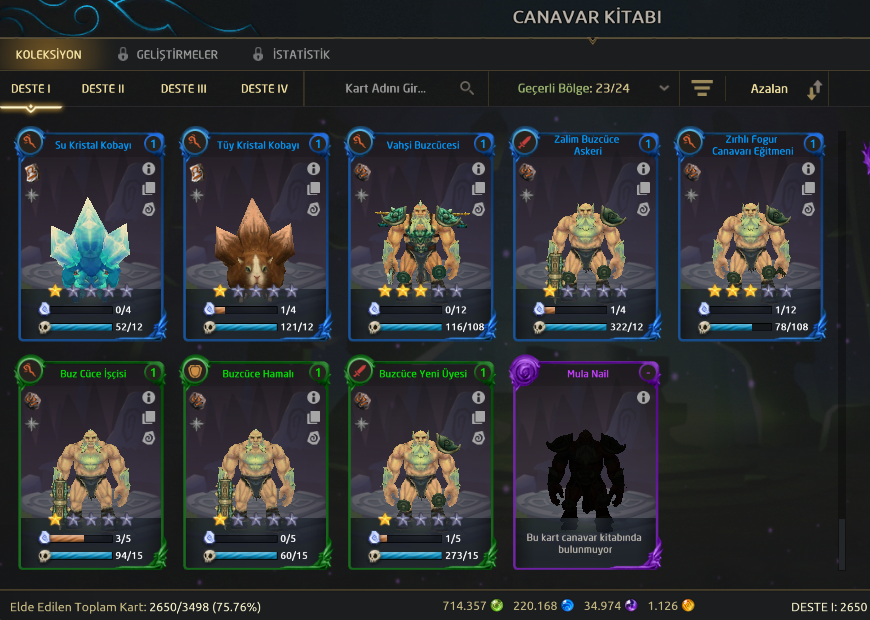Switch to the Koleksiyon tab

coord(48,55)
